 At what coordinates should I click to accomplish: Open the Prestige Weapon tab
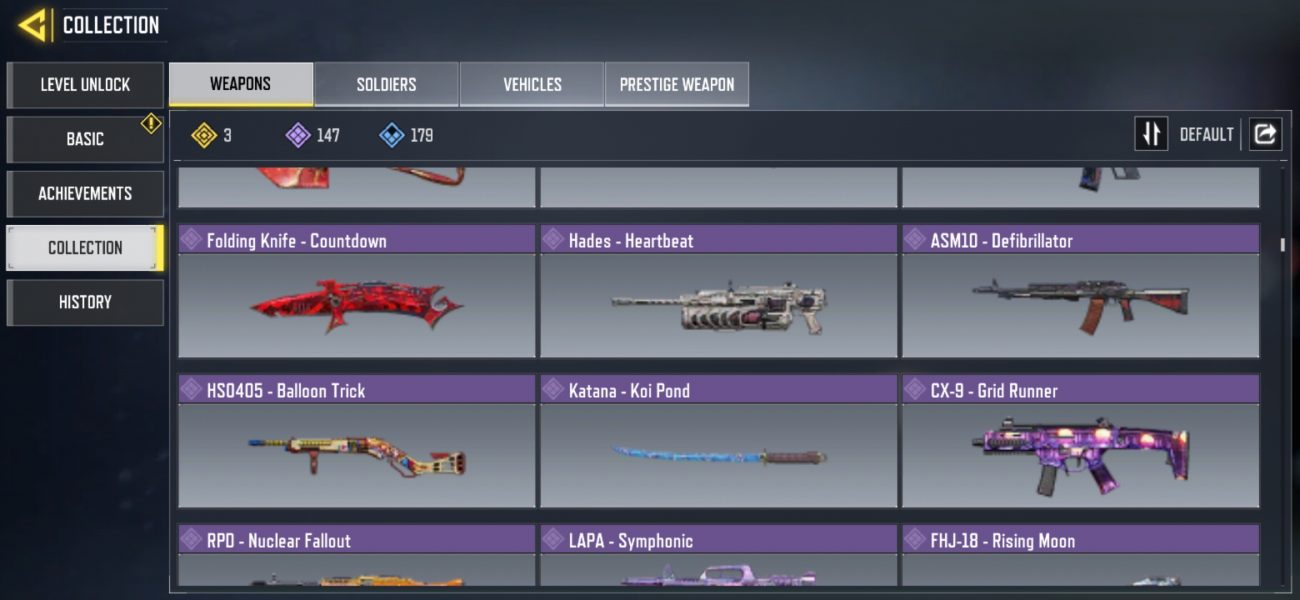677,85
